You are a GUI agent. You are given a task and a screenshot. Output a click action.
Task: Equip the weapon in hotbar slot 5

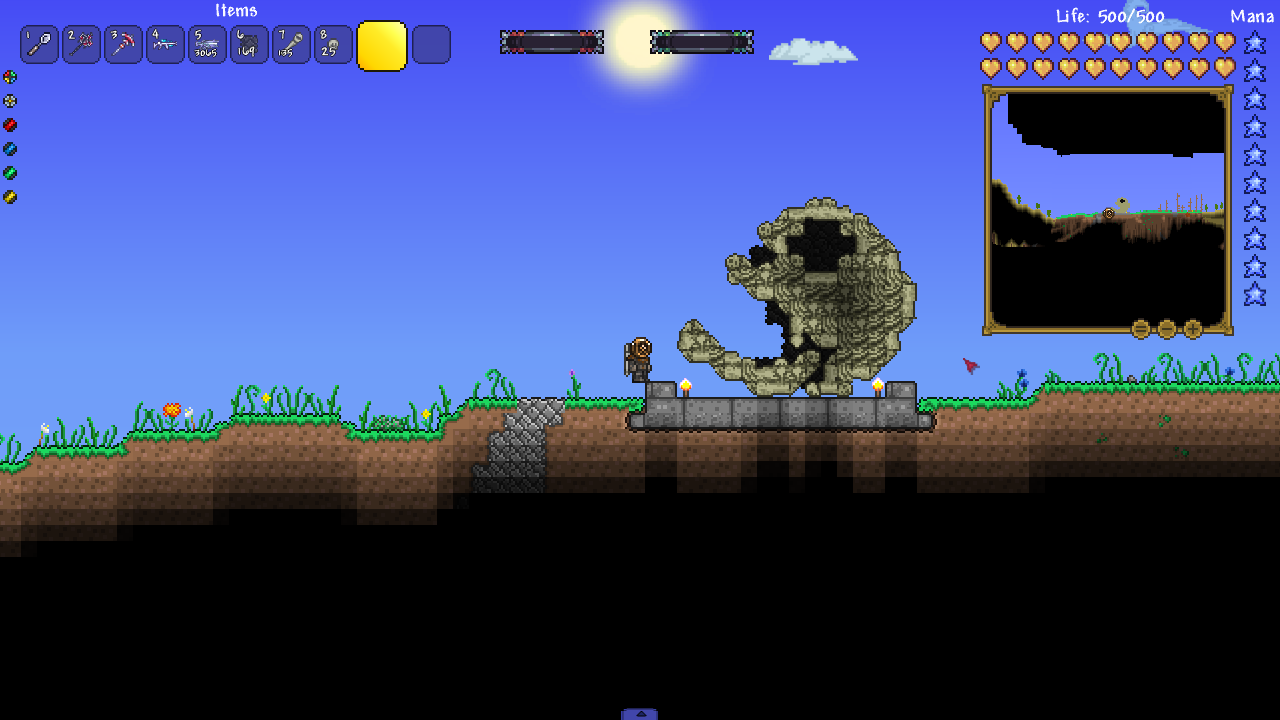pos(207,44)
